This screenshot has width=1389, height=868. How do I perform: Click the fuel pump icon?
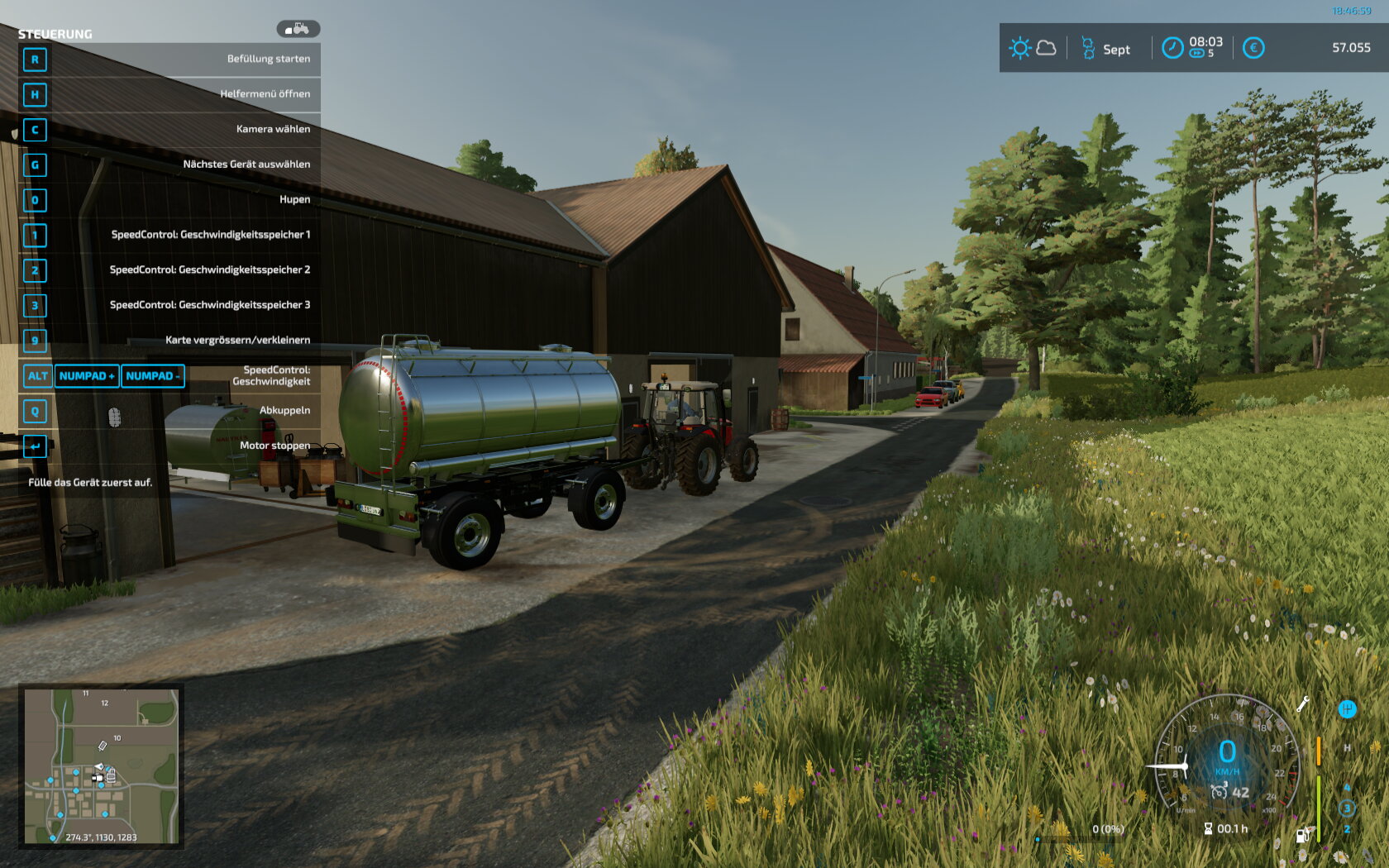(x=1302, y=835)
